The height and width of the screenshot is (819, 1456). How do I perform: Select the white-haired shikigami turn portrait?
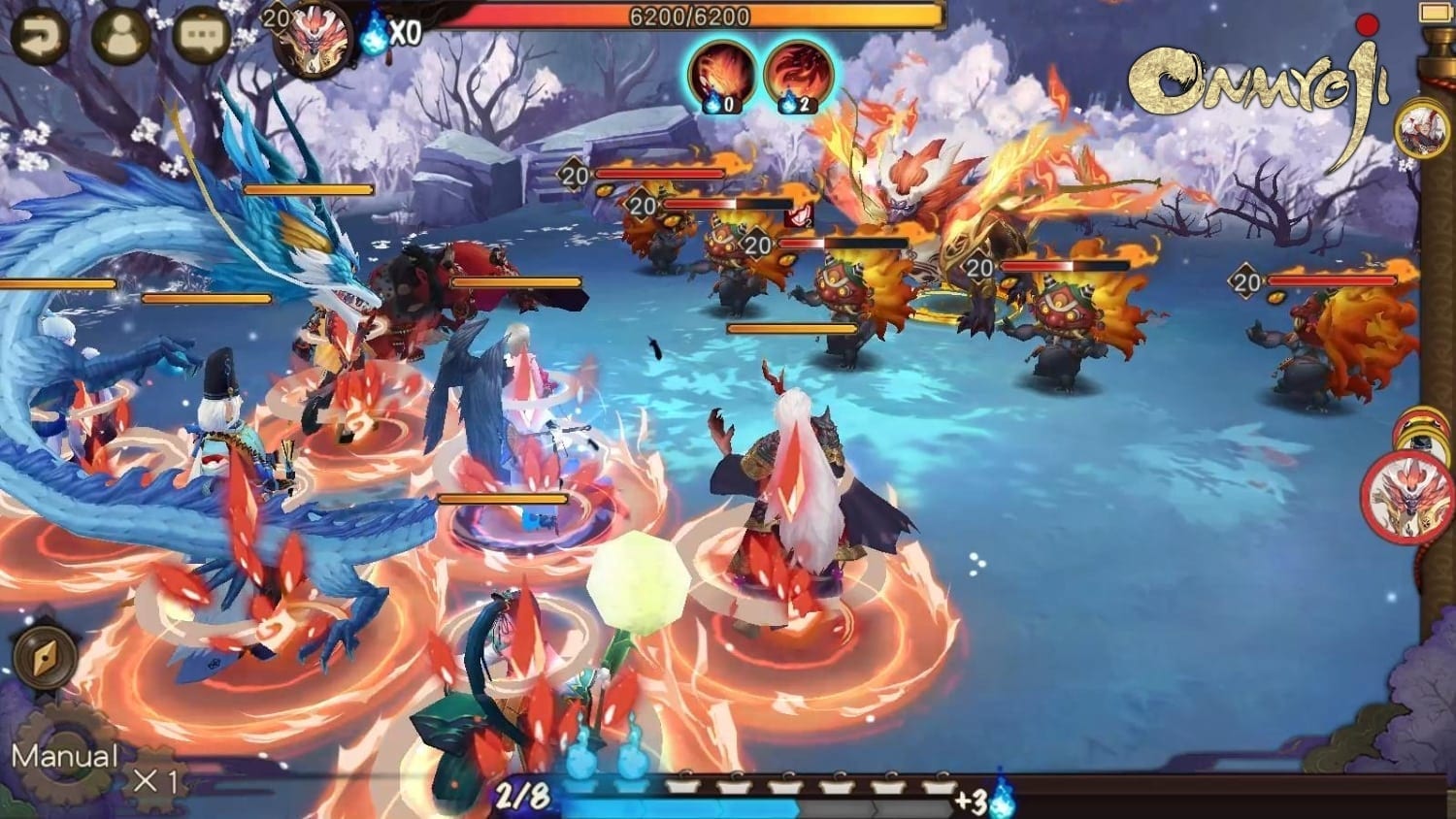pyautogui.click(x=1421, y=127)
